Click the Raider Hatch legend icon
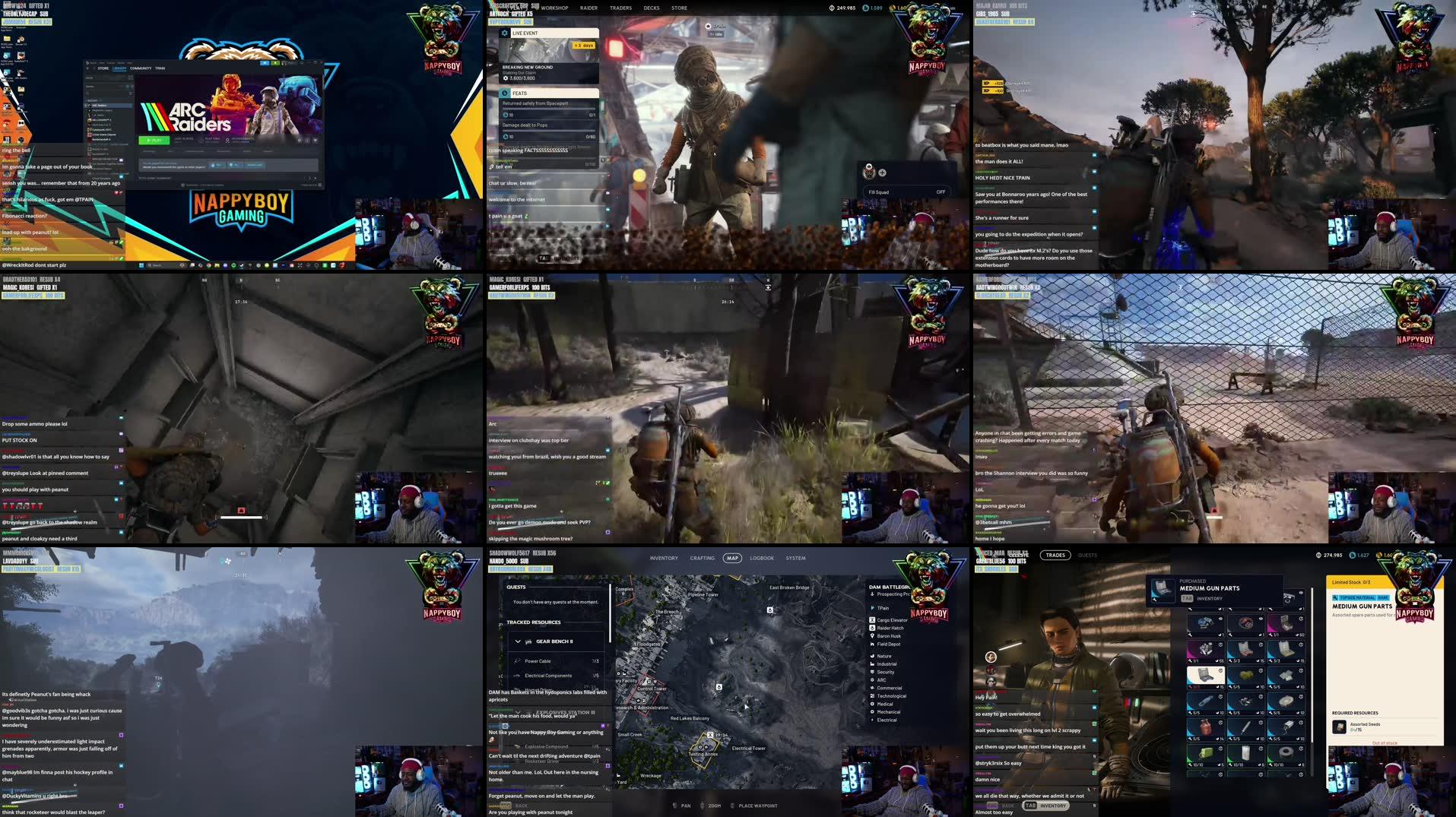 [x=872, y=628]
